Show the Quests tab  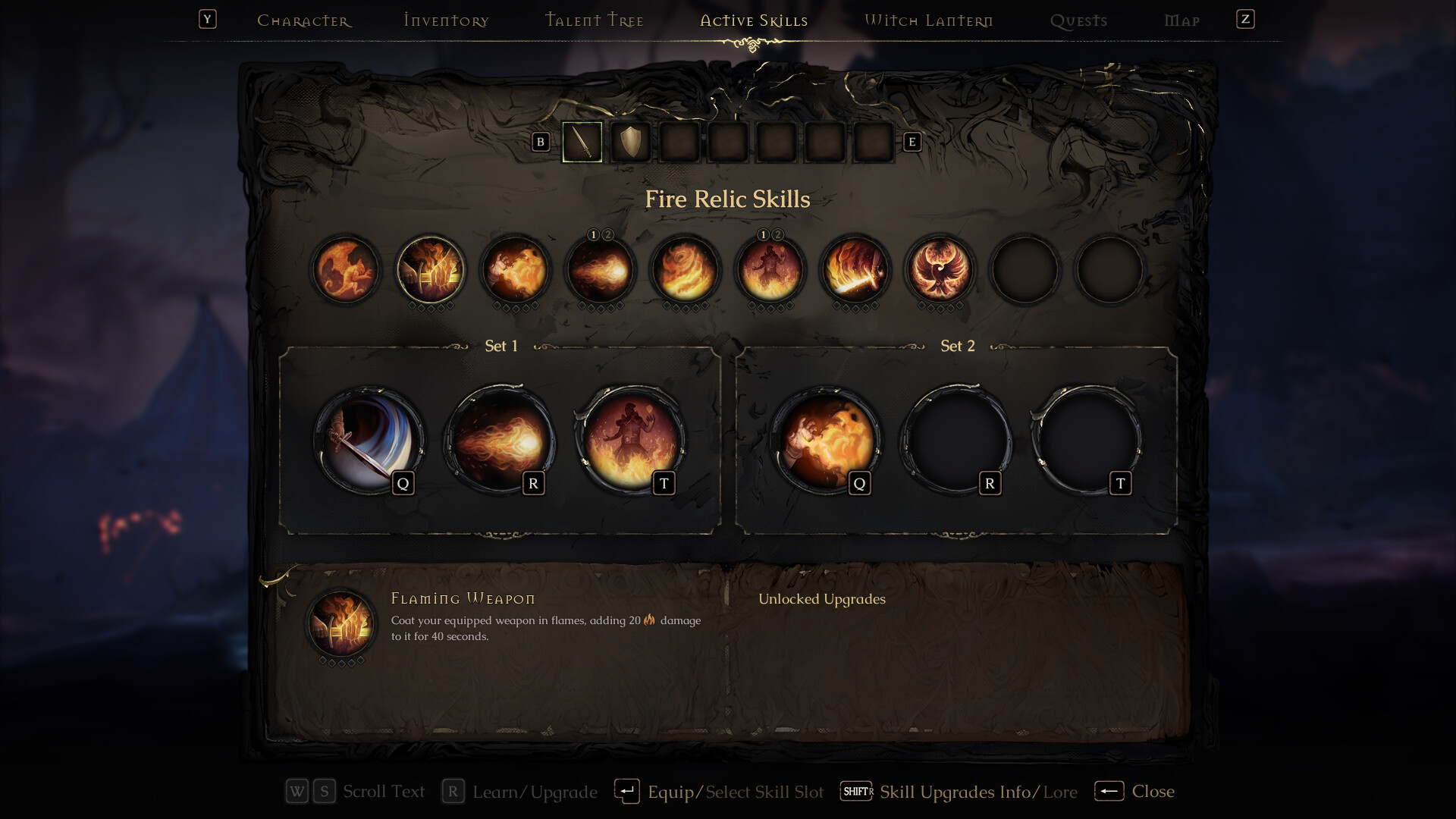coord(1078,20)
